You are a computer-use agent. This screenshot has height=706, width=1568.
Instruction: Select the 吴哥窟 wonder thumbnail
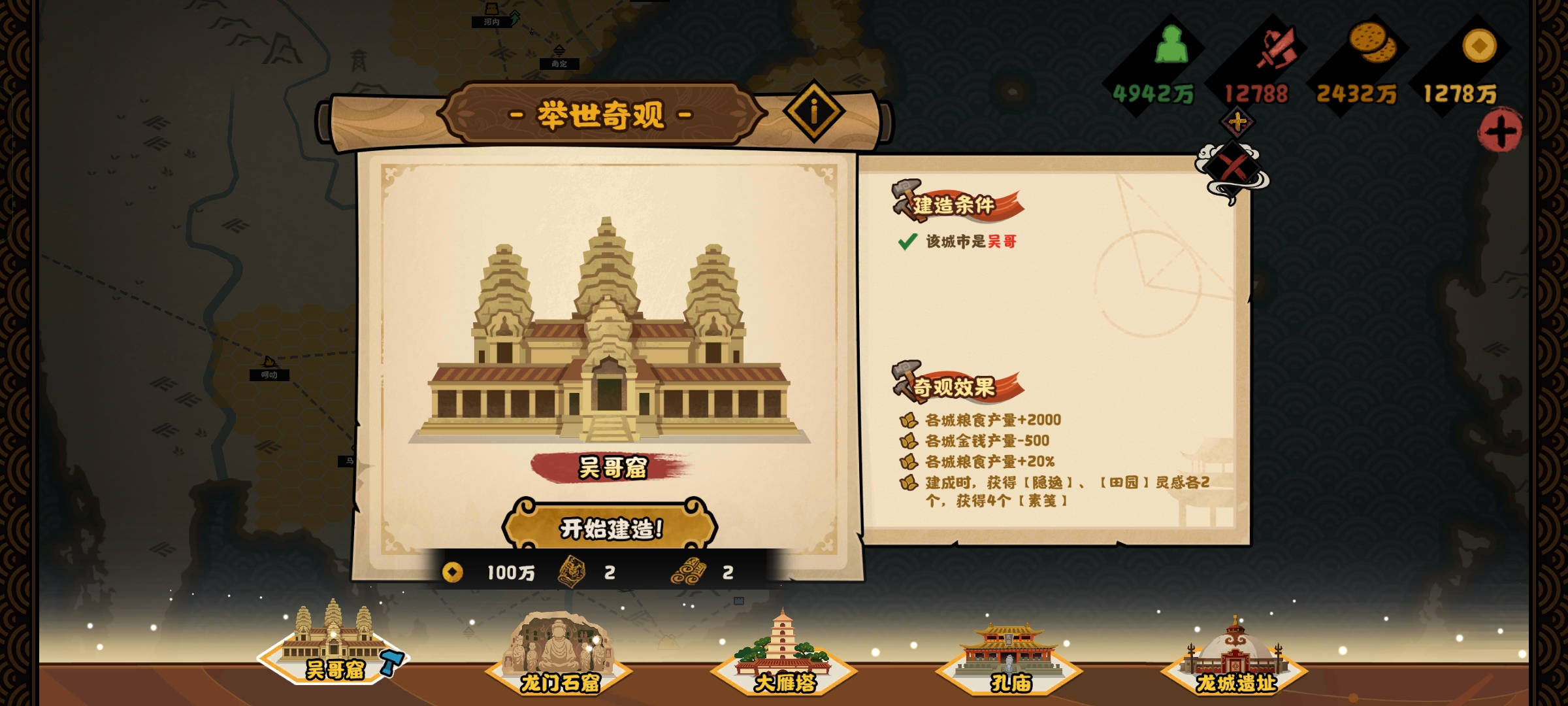(334, 645)
